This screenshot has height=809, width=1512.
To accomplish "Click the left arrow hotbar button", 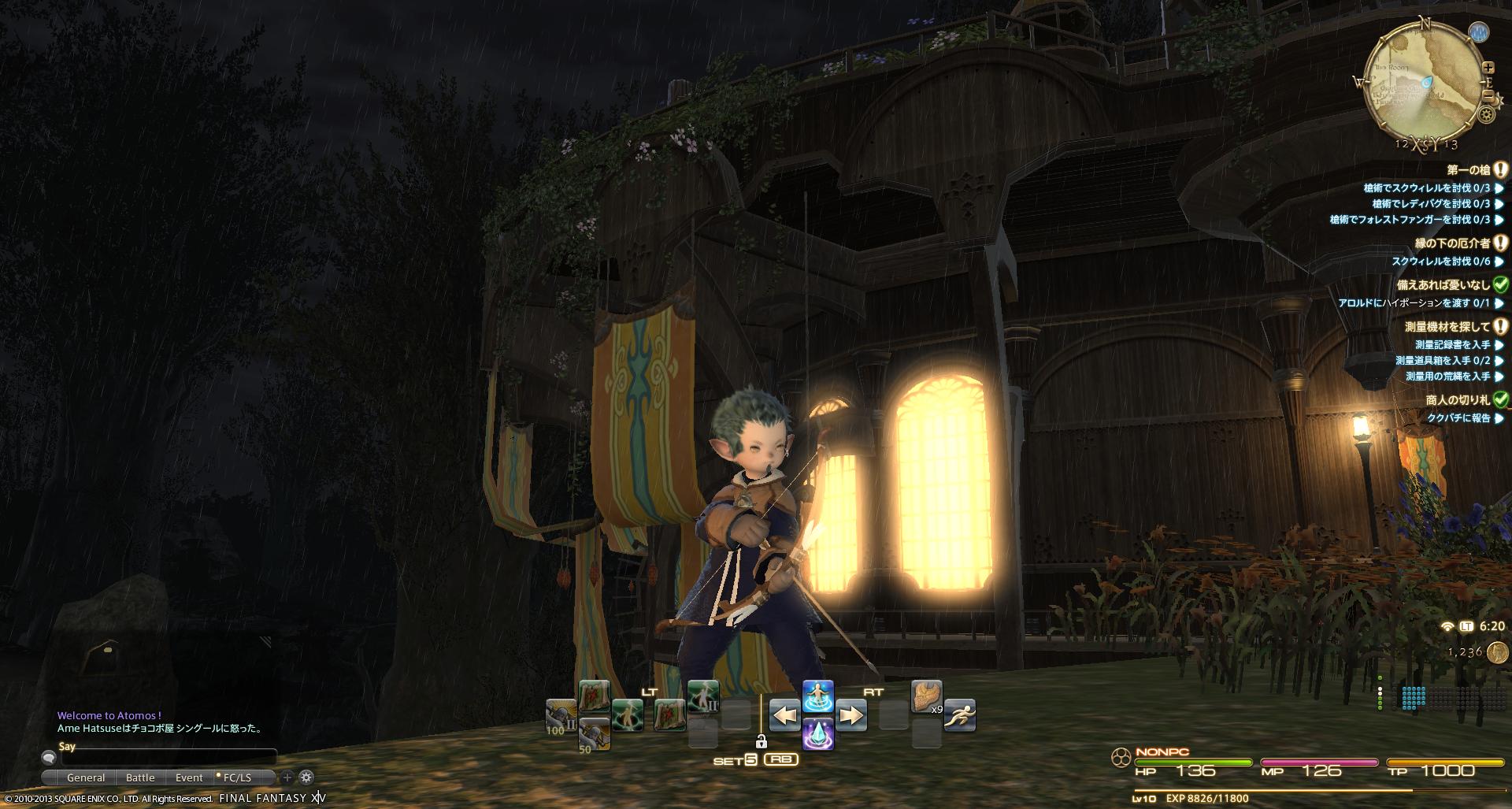I will click(784, 715).
